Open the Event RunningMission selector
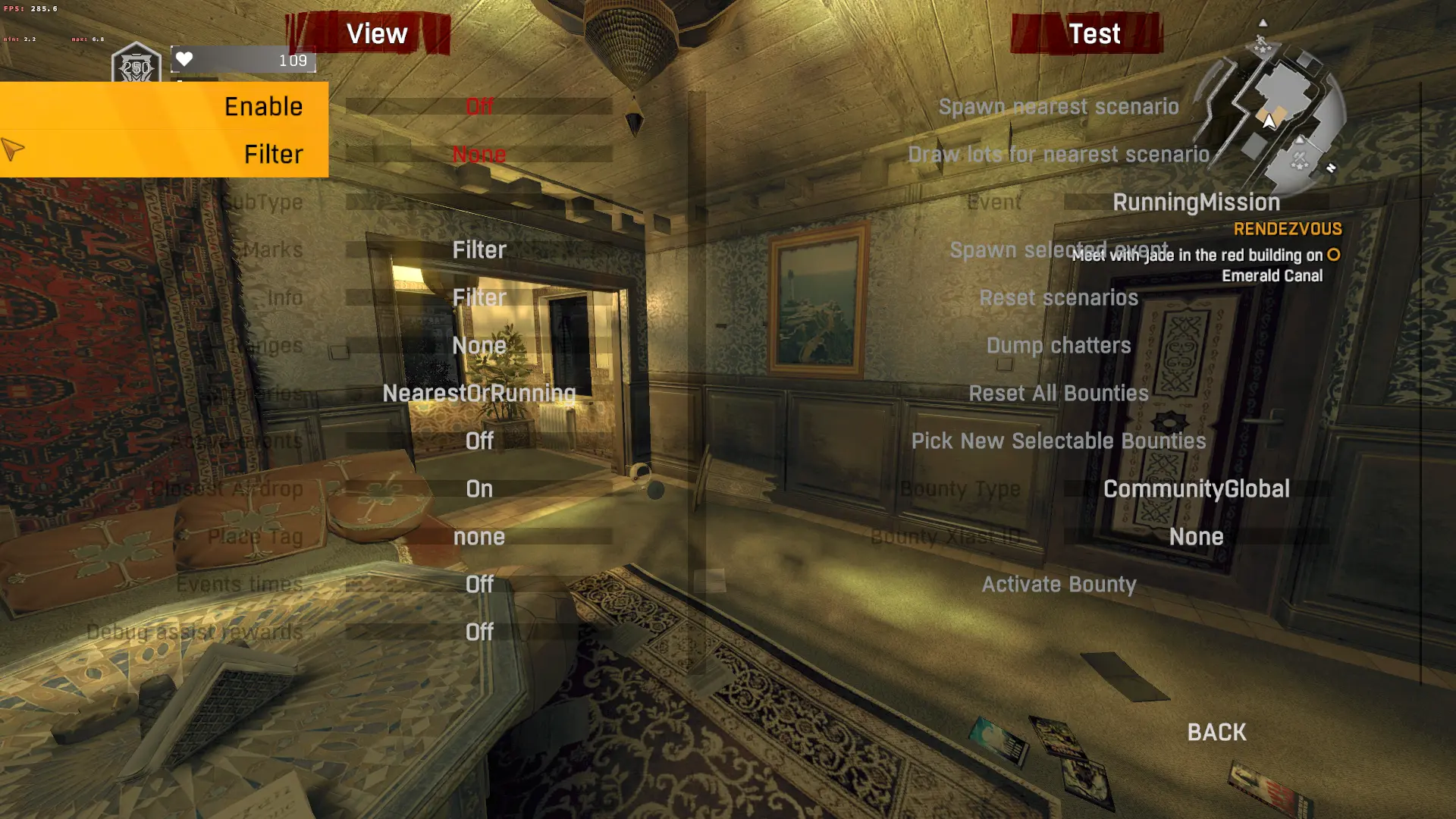The height and width of the screenshot is (819, 1456). [1196, 202]
